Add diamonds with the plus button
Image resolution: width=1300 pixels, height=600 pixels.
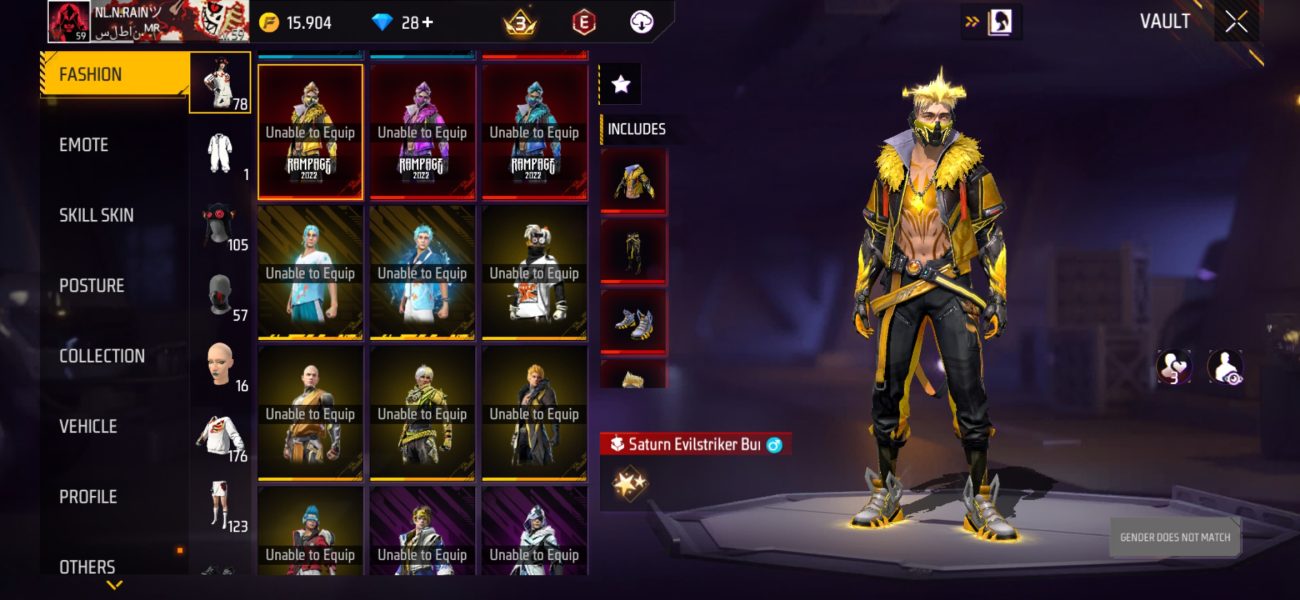pos(428,22)
